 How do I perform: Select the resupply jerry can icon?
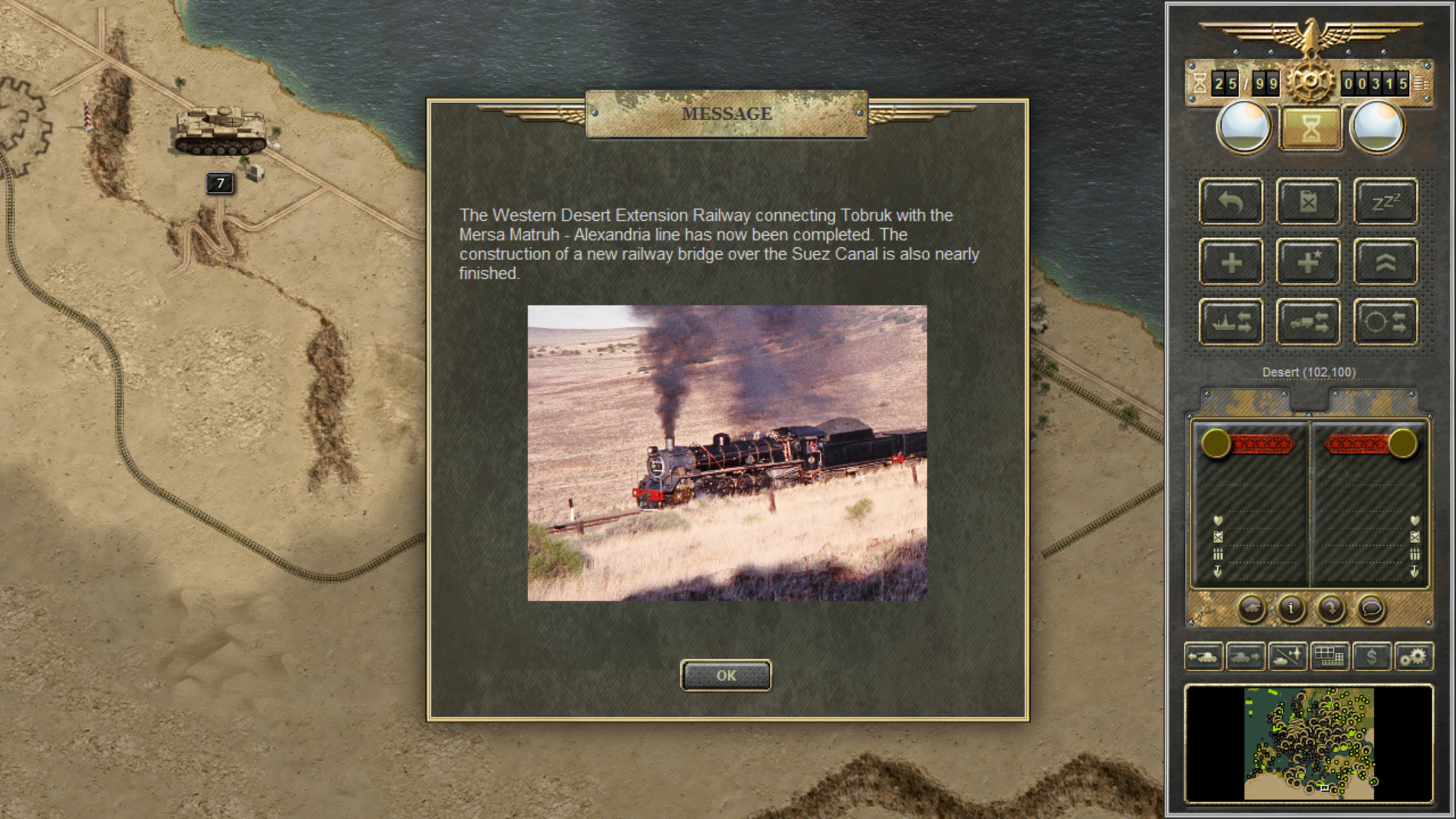click(1308, 201)
